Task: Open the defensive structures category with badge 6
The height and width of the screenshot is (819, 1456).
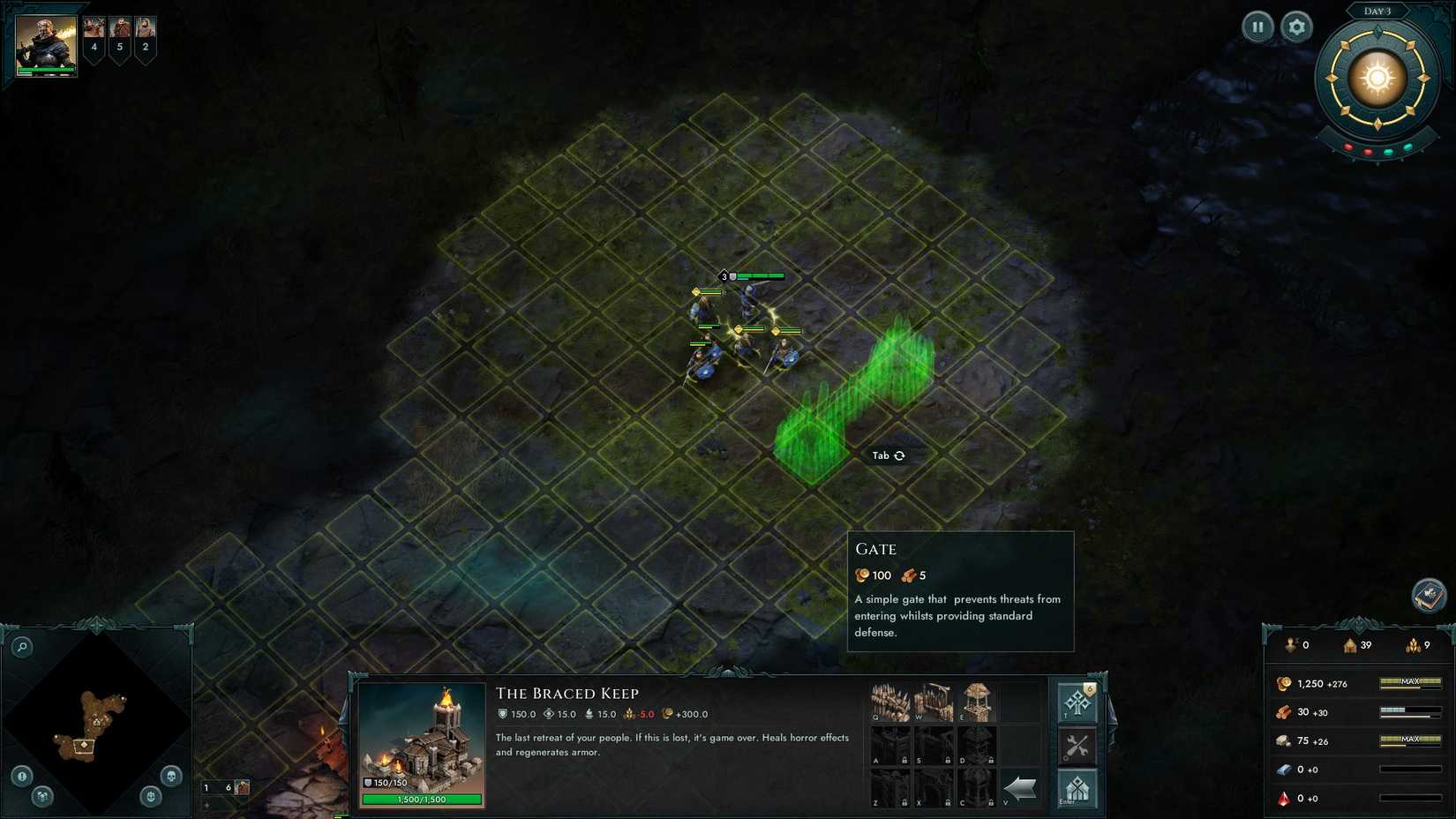Action: [x=1077, y=703]
